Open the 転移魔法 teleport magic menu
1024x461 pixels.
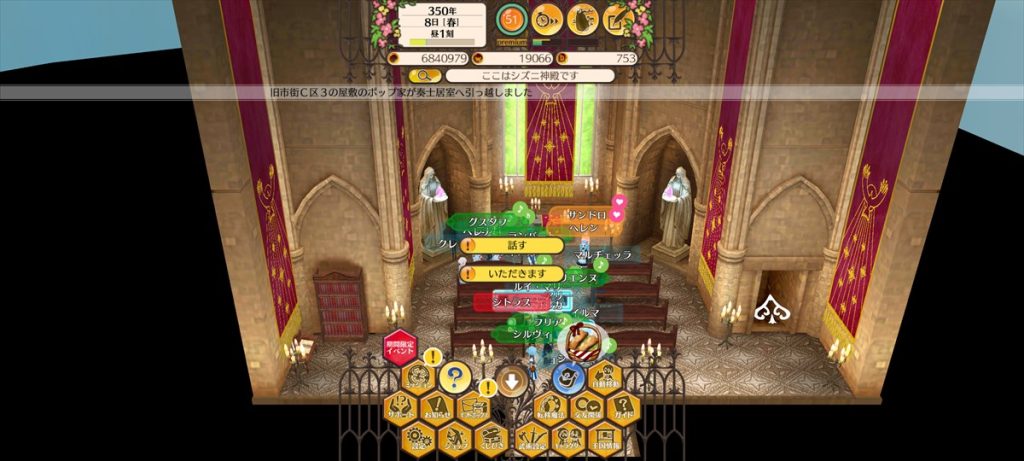549,408
